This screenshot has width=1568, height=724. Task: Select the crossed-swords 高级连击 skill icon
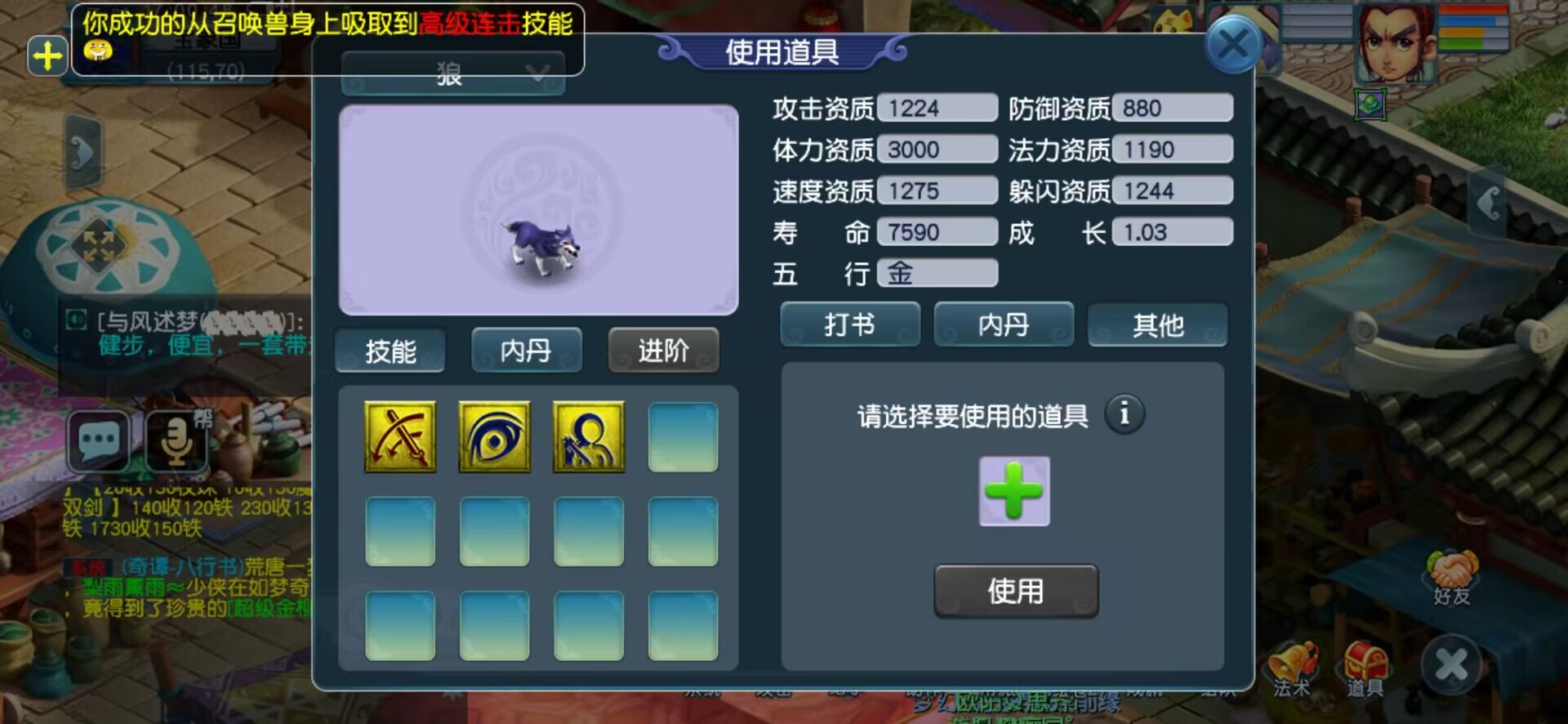[399, 438]
